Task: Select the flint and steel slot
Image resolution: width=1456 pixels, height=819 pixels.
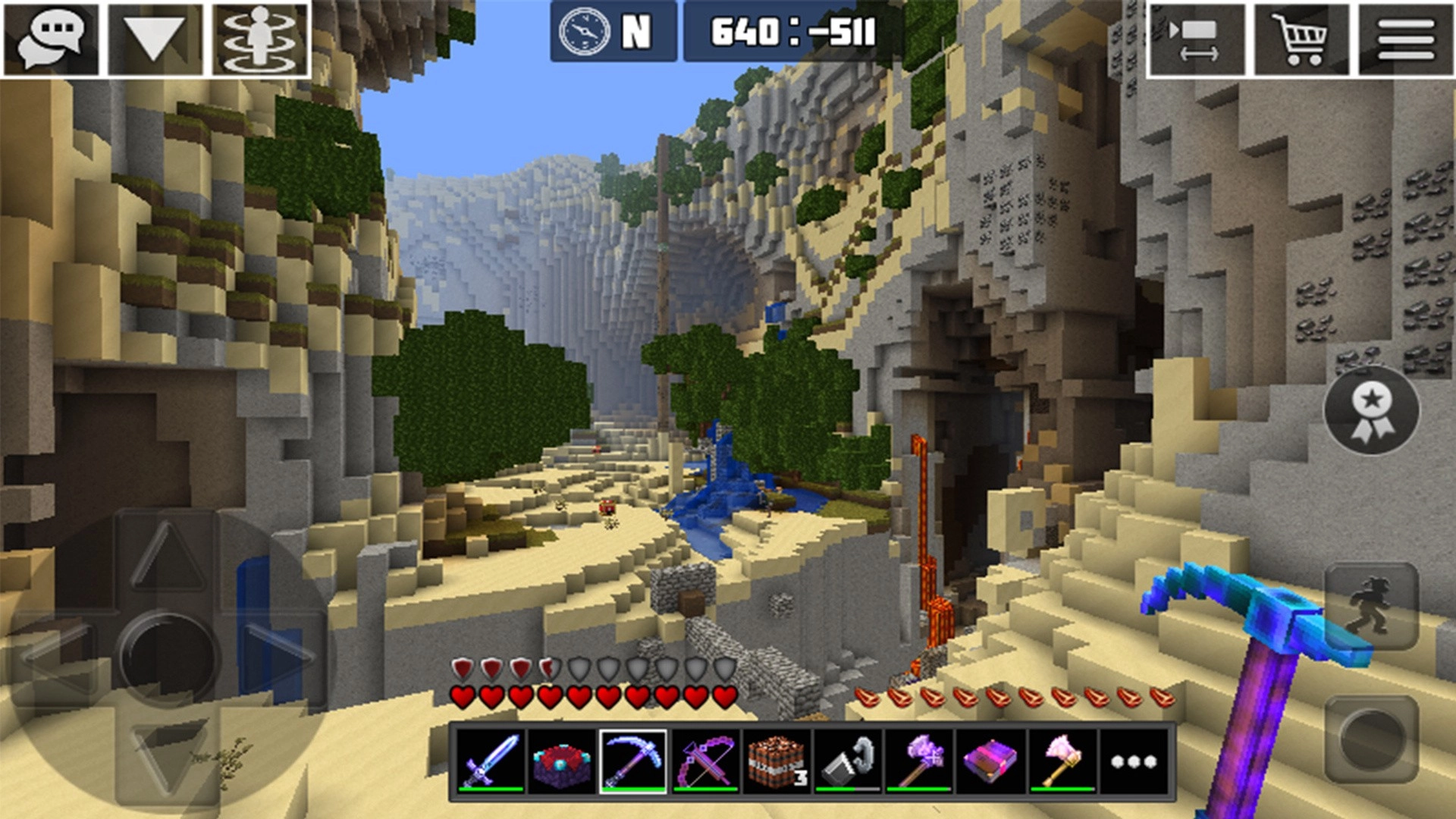Action: coord(848,761)
